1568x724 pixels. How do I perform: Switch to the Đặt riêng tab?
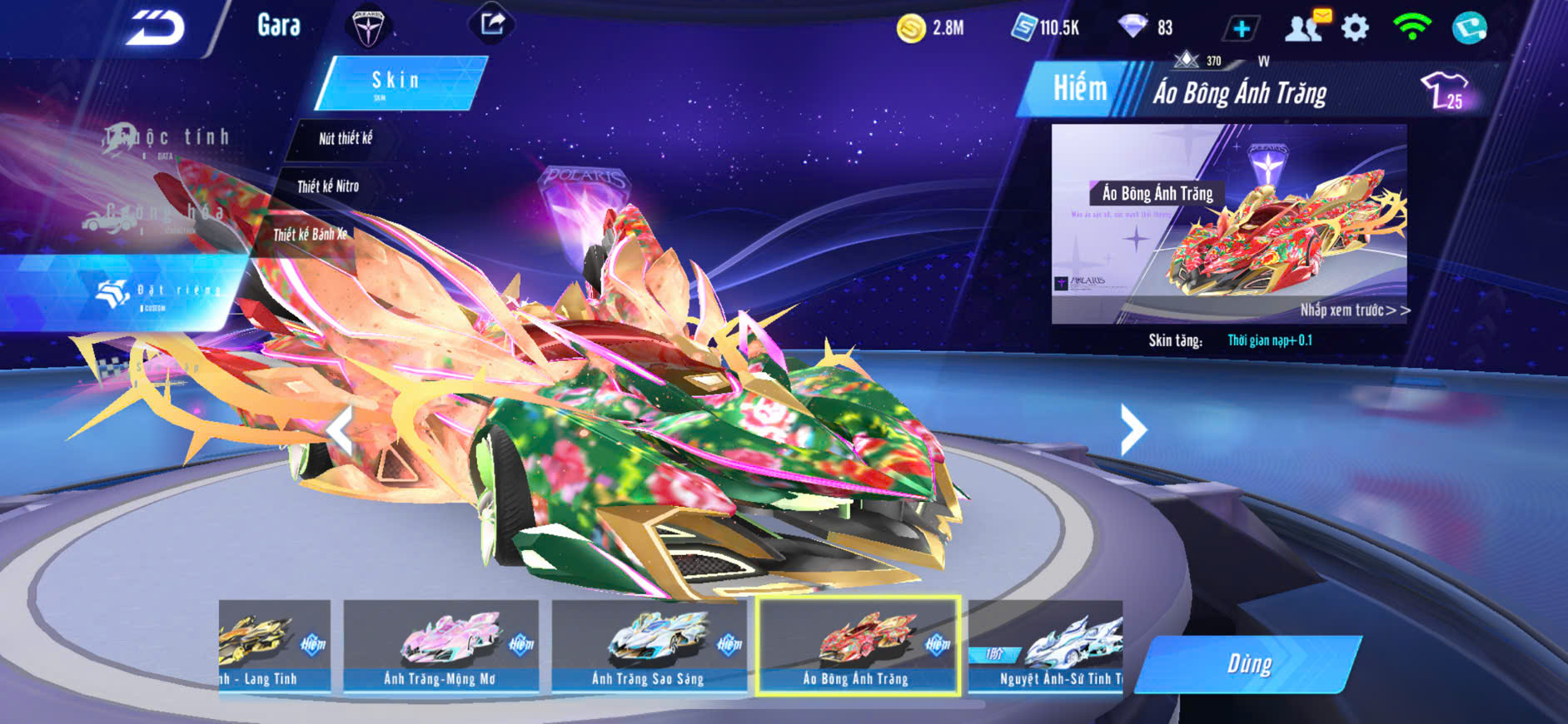[x=158, y=292]
